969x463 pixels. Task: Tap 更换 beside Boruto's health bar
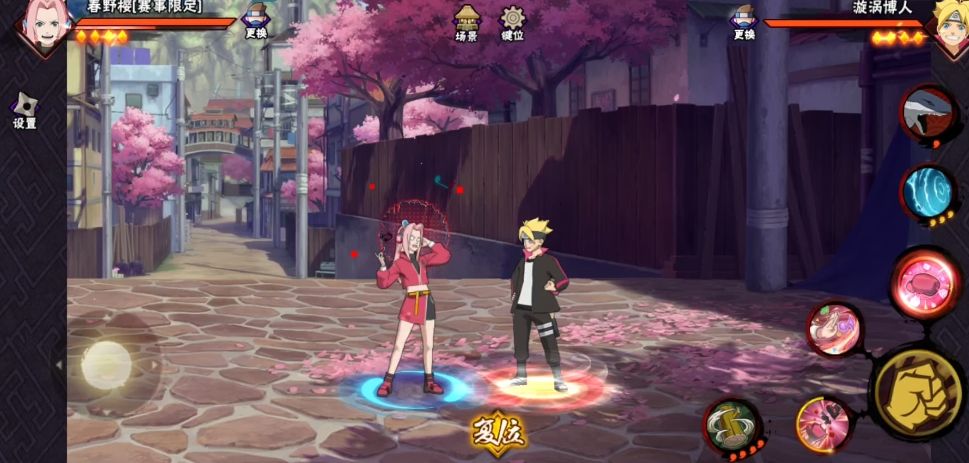743,21
